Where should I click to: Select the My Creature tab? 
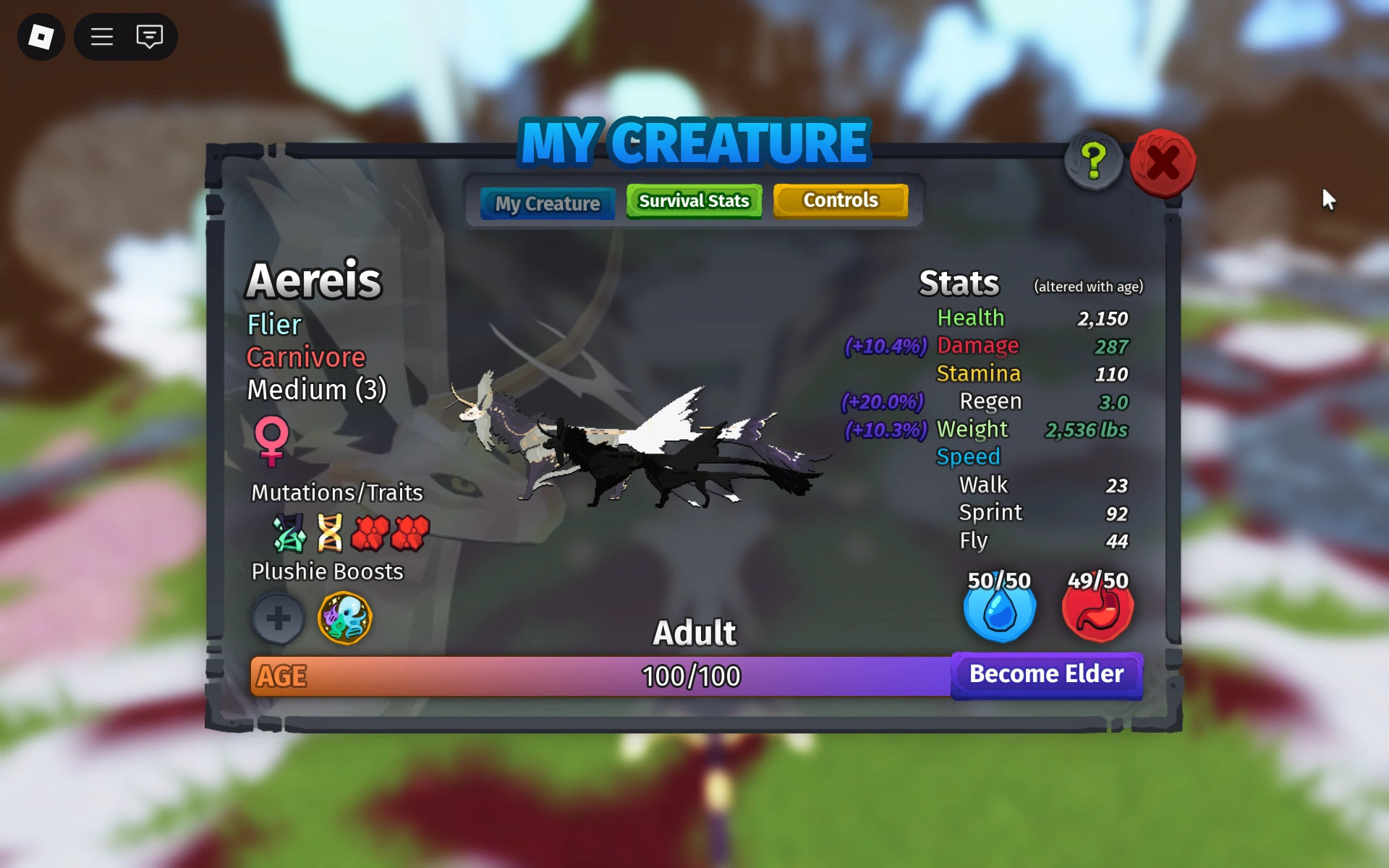pyautogui.click(x=547, y=203)
